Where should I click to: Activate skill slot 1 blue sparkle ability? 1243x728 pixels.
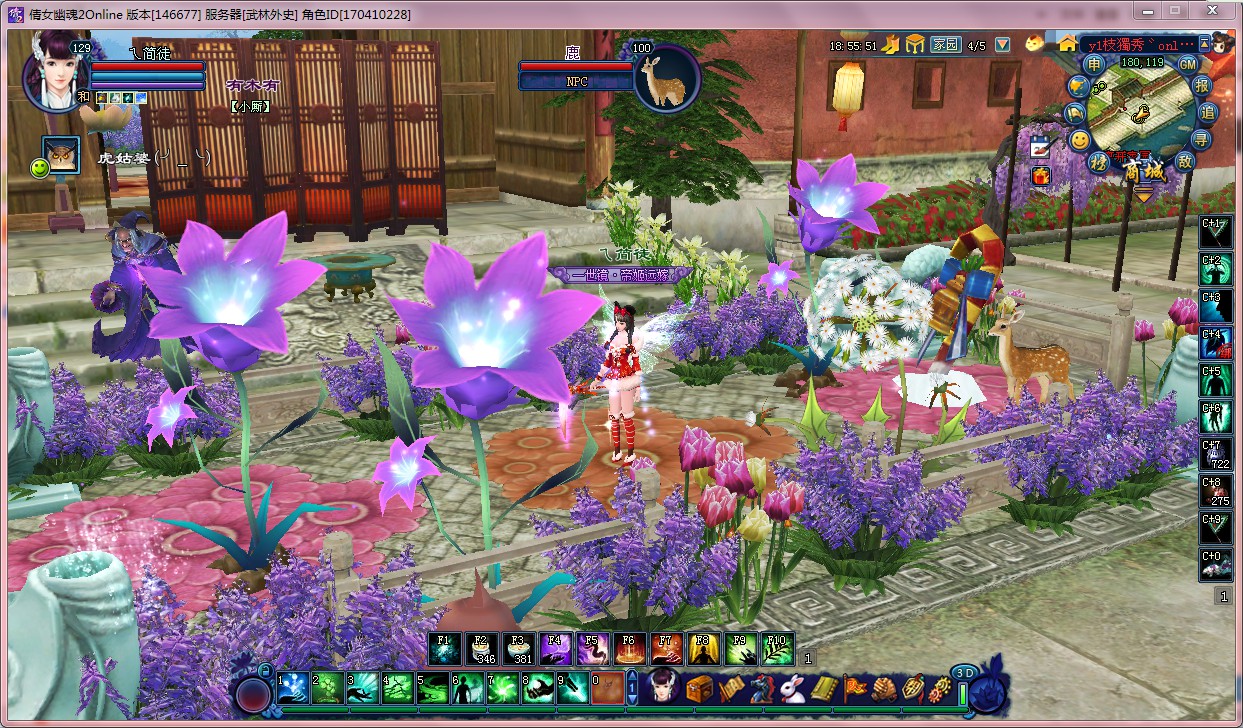293,687
